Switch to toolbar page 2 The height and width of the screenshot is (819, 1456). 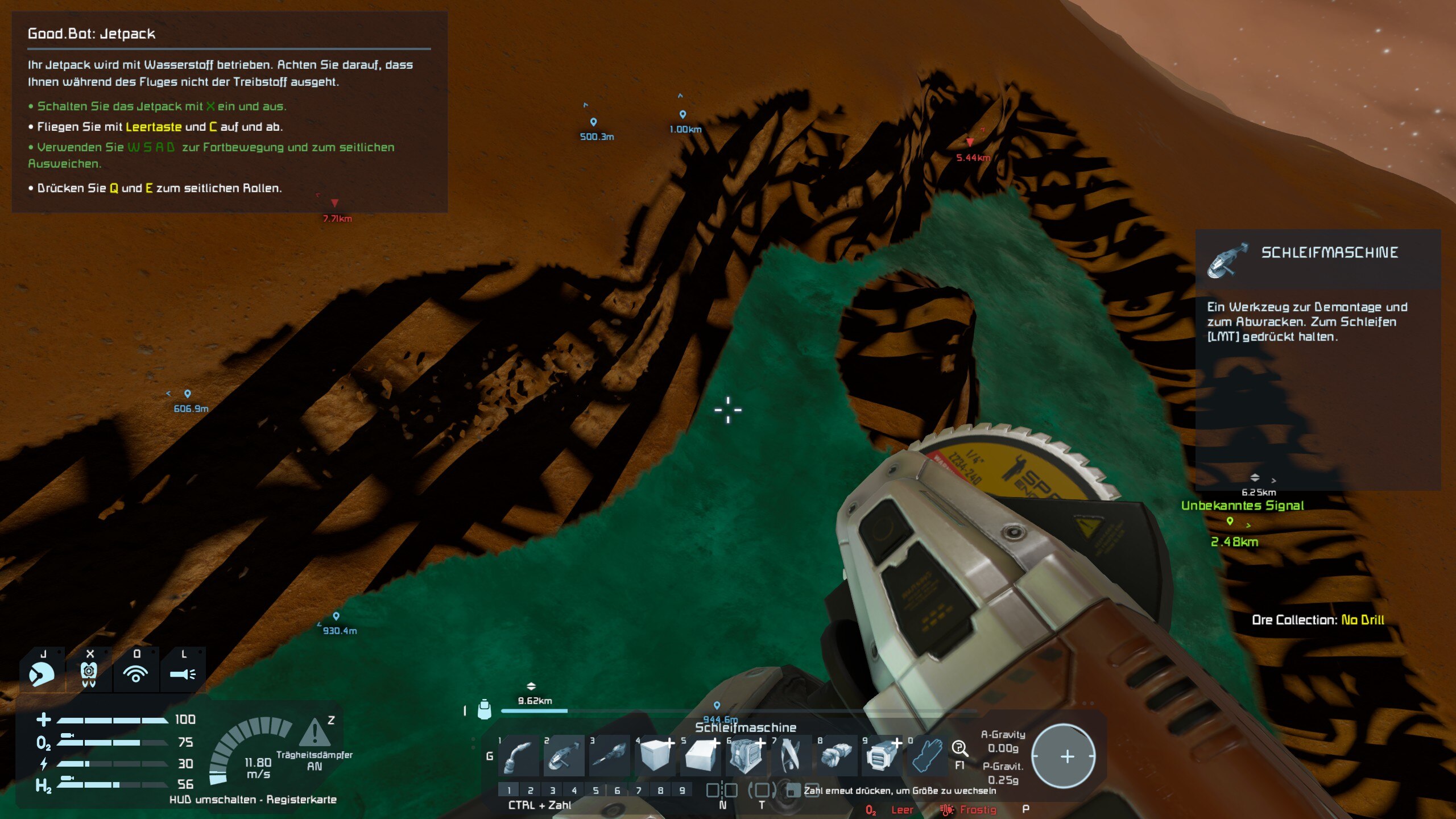[x=530, y=790]
